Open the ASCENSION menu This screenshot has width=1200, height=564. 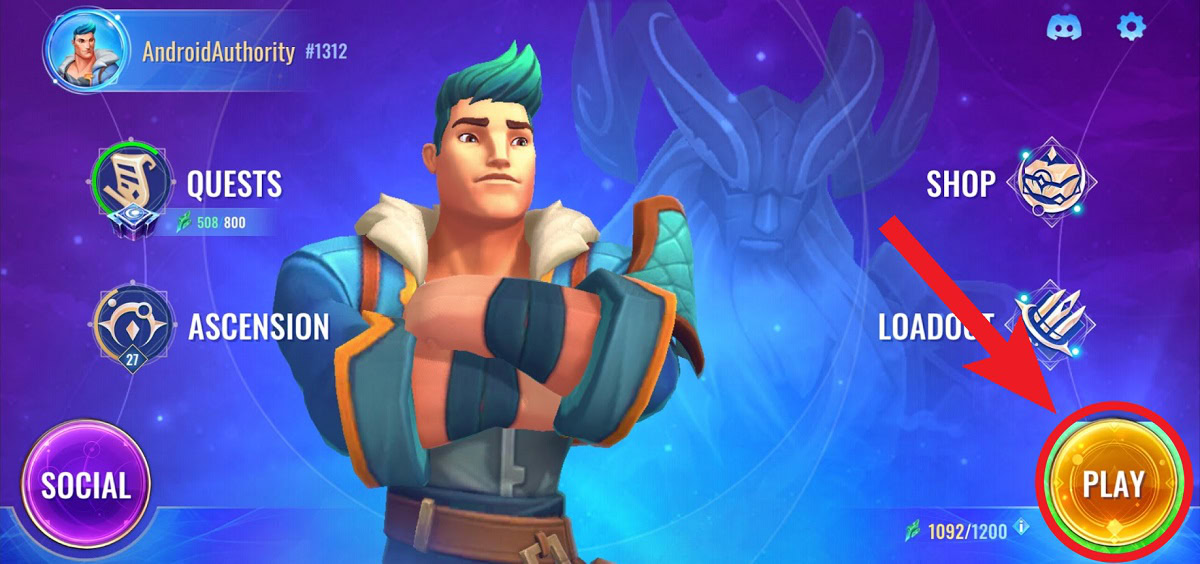click(258, 326)
